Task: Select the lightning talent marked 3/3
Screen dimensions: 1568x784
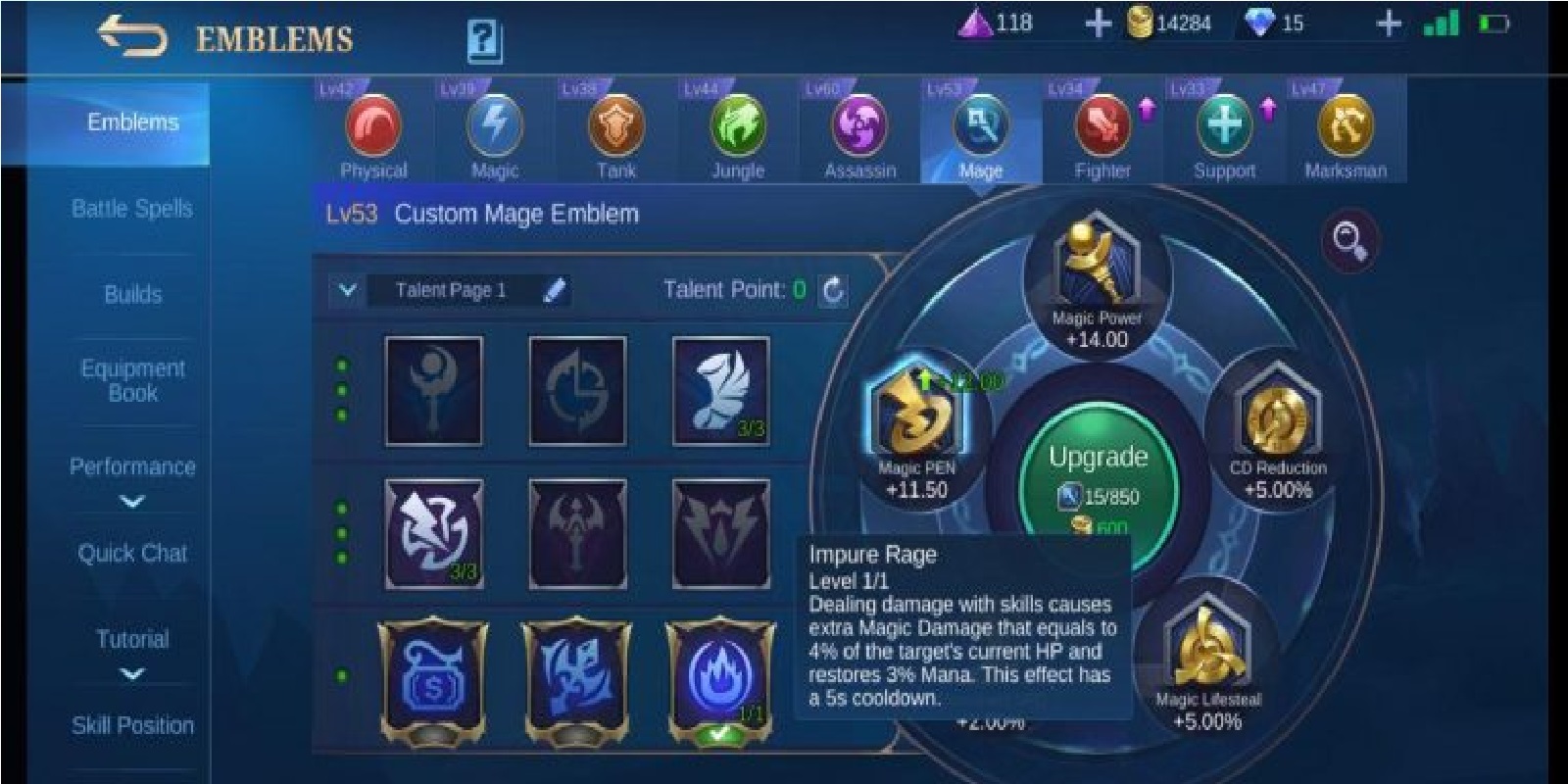Action: pyautogui.click(x=434, y=534)
